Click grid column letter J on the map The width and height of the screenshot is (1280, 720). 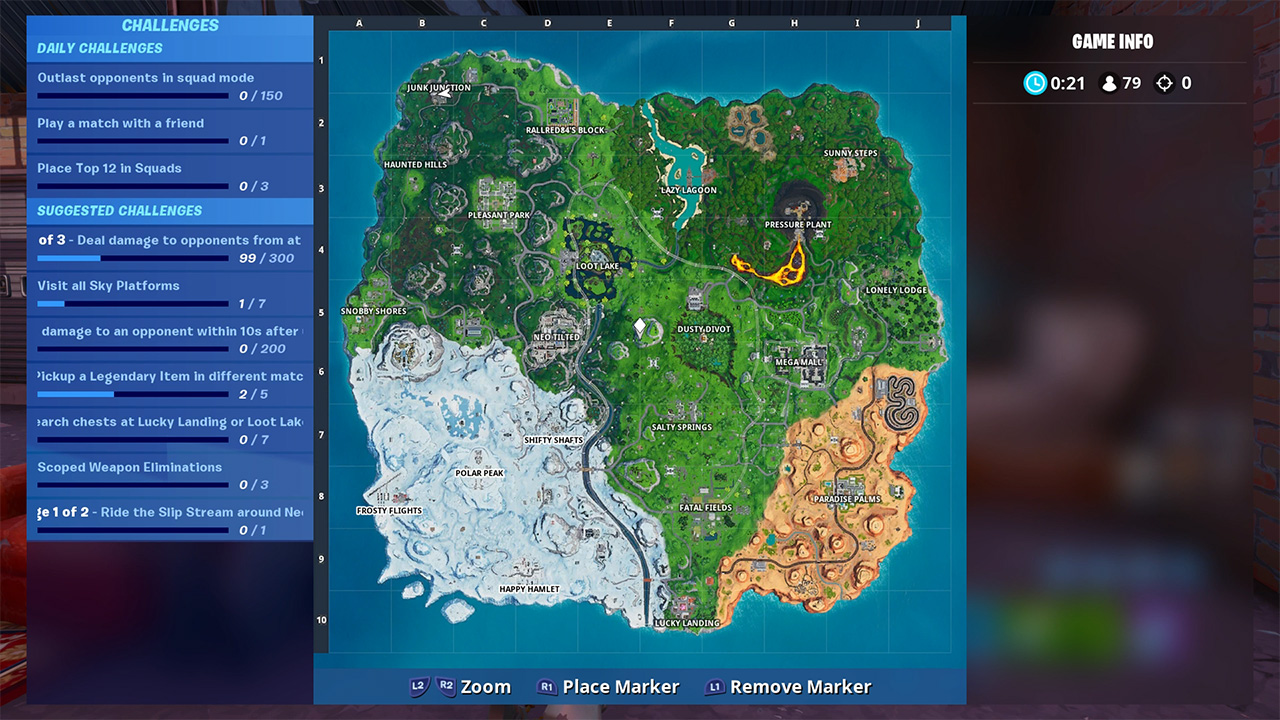click(917, 23)
